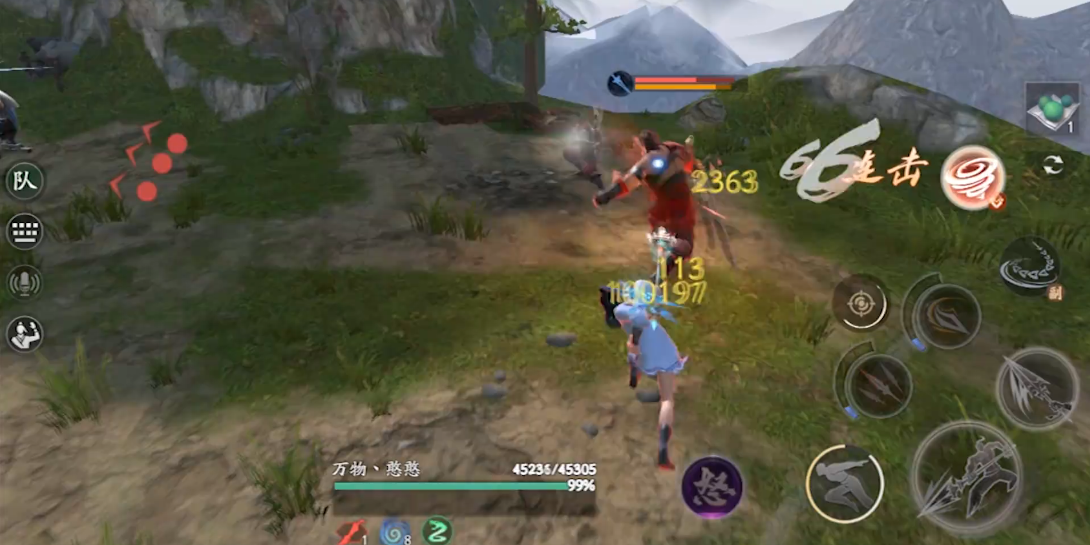Tap the target lock crosshair button
The image size is (1090, 545).
pos(861,301)
